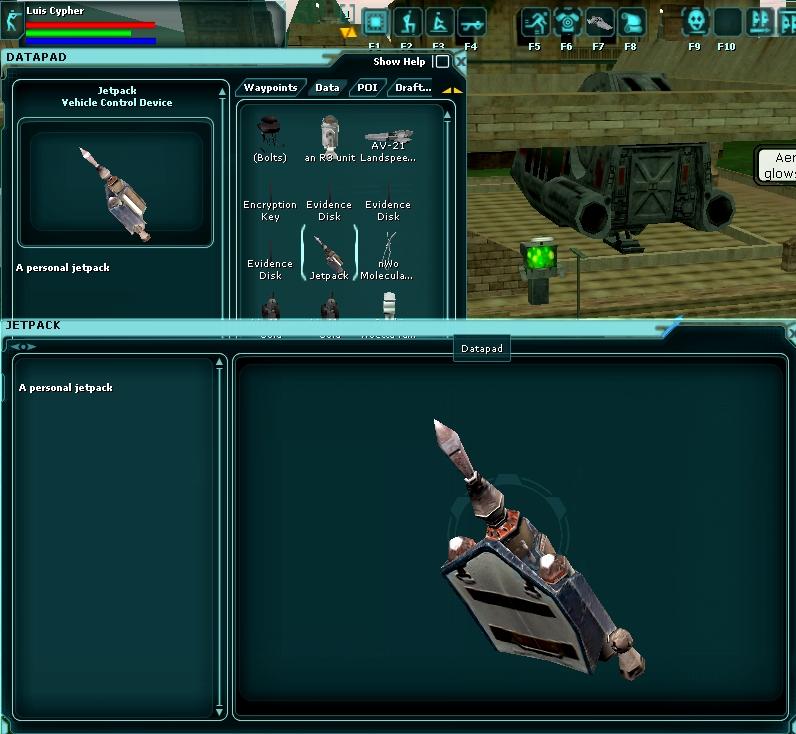Open the Encryption Key data item
Image resolution: width=796 pixels, height=734 pixels.
coord(270,205)
